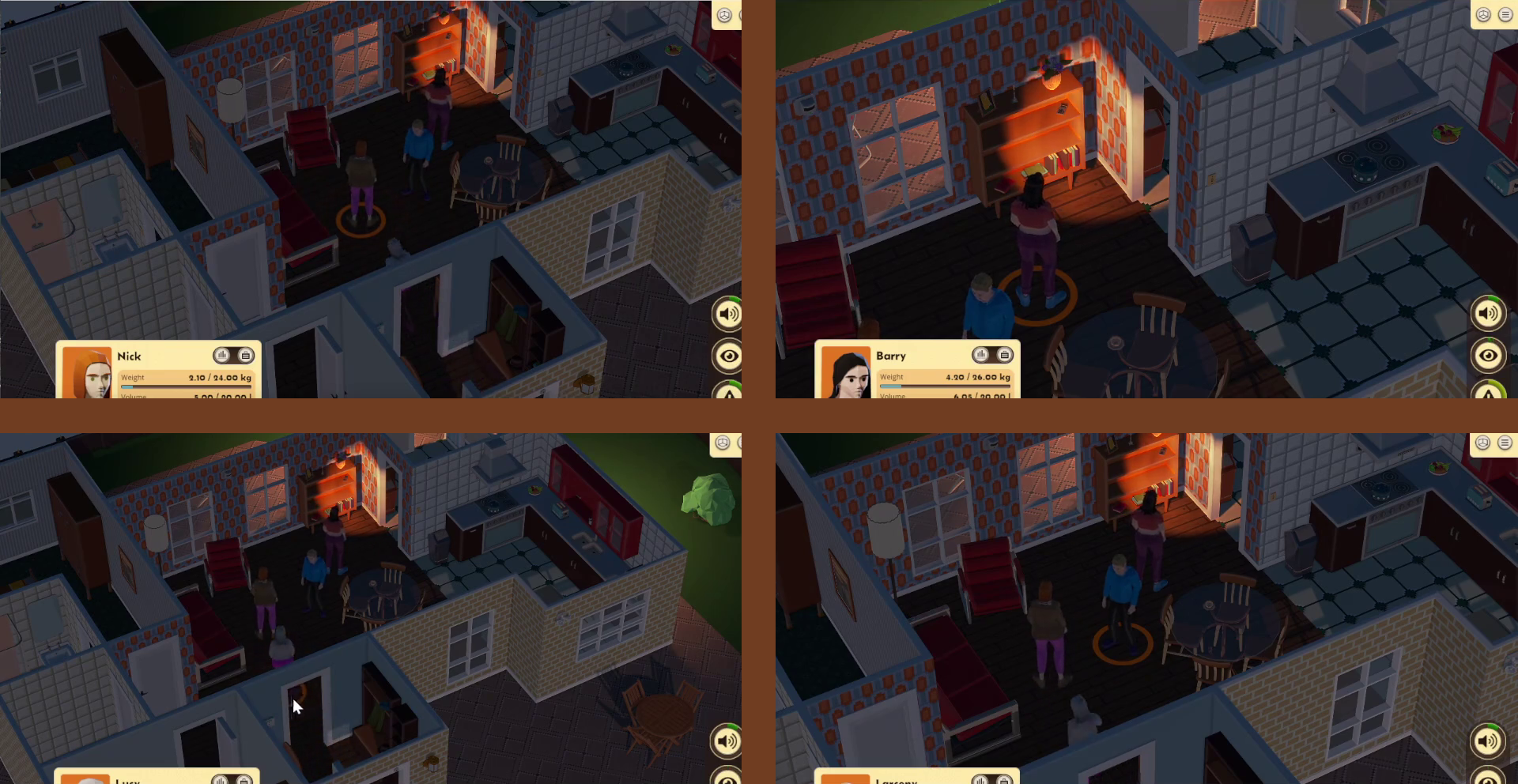Select the Nick character tab
Image resolution: width=1518 pixels, height=784 pixels.
point(129,356)
